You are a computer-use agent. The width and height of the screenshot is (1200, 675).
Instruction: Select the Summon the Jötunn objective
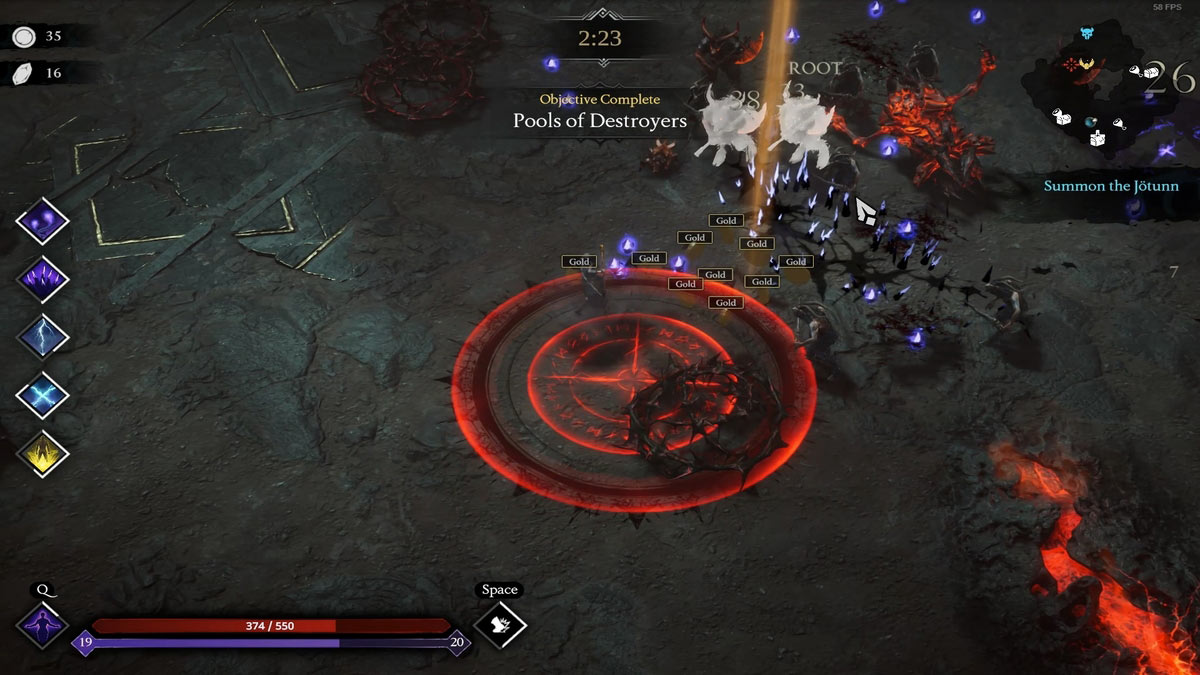(x=1111, y=186)
